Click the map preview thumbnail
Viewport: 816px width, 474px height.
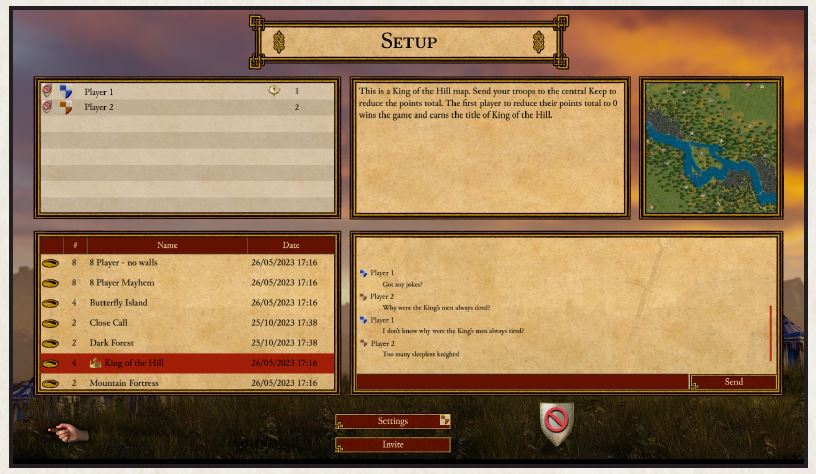pyautogui.click(x=711, y=148)
